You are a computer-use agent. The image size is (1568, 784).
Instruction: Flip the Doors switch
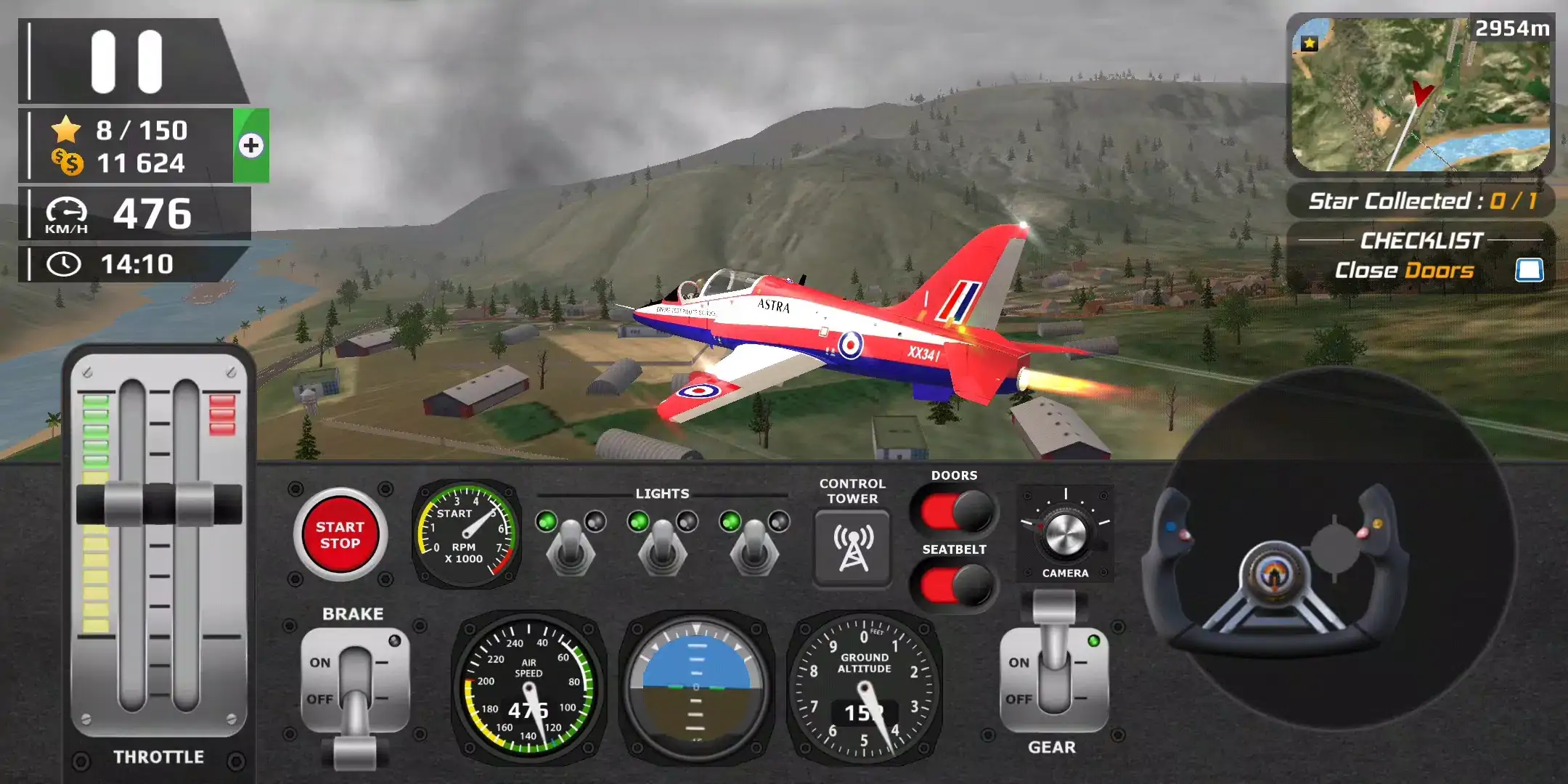click(x=955, y=512)
